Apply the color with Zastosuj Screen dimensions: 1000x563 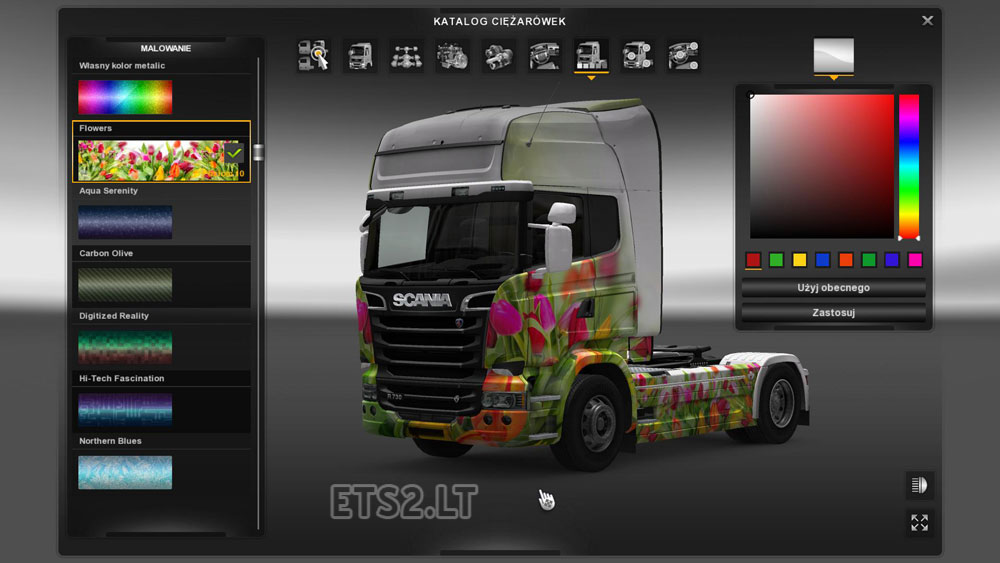click(x=833, y=313)
